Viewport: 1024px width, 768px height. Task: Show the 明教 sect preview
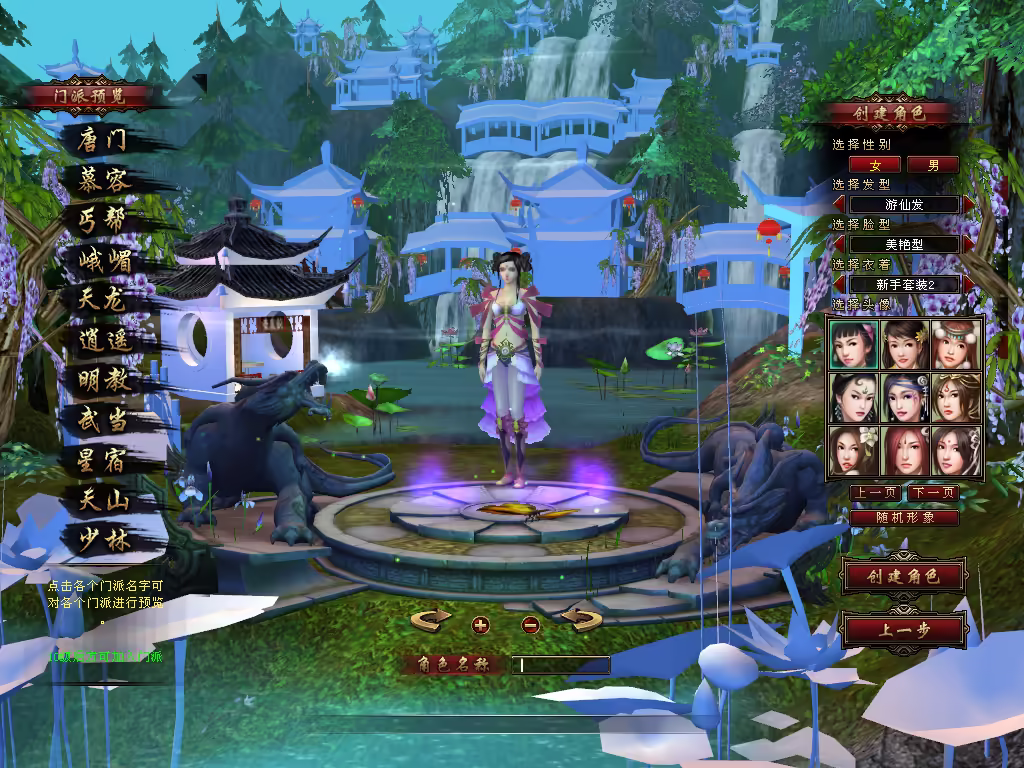pyautogui.click(x=103, y=380)
